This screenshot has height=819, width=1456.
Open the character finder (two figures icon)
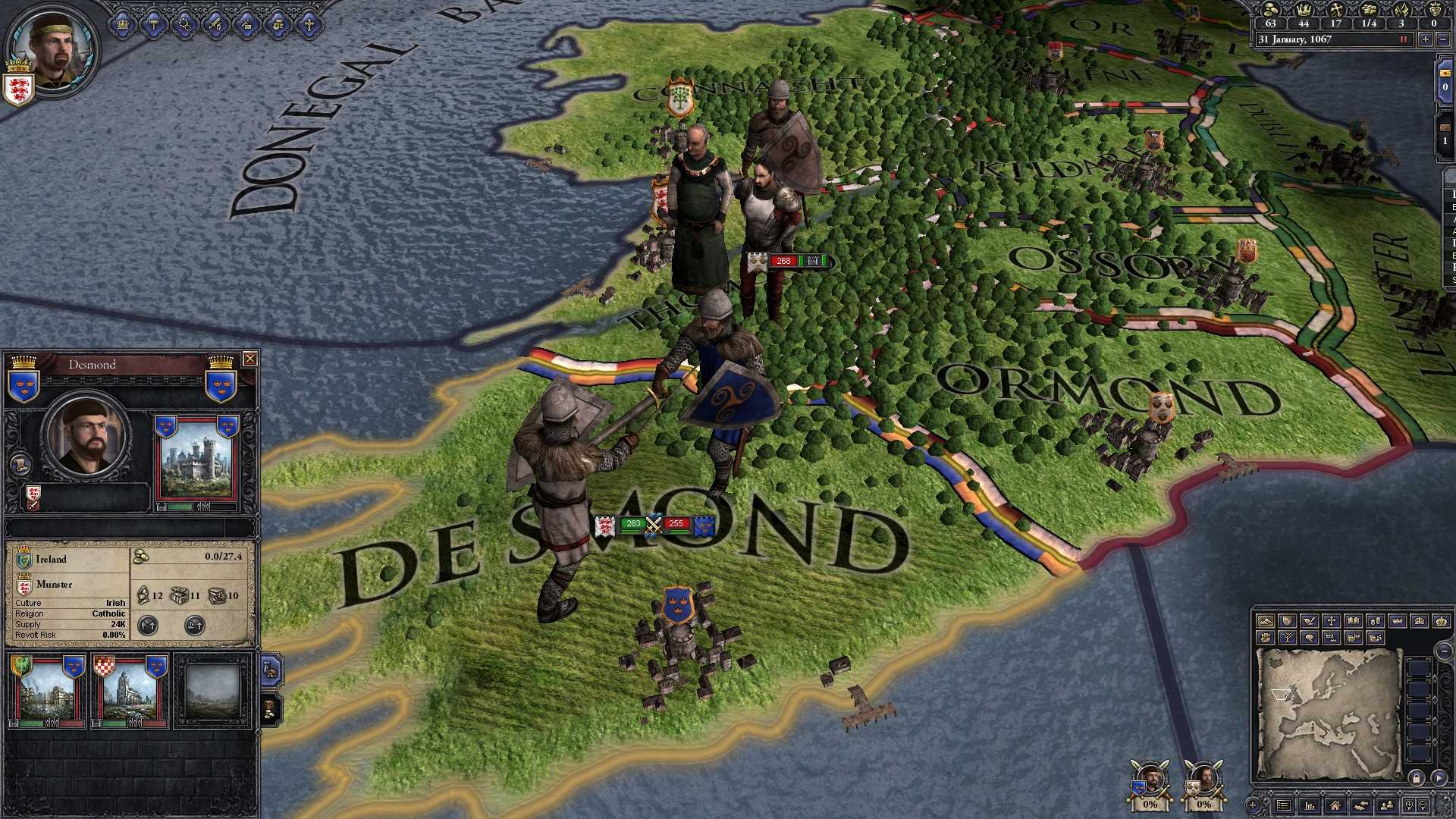[1387, 807]
